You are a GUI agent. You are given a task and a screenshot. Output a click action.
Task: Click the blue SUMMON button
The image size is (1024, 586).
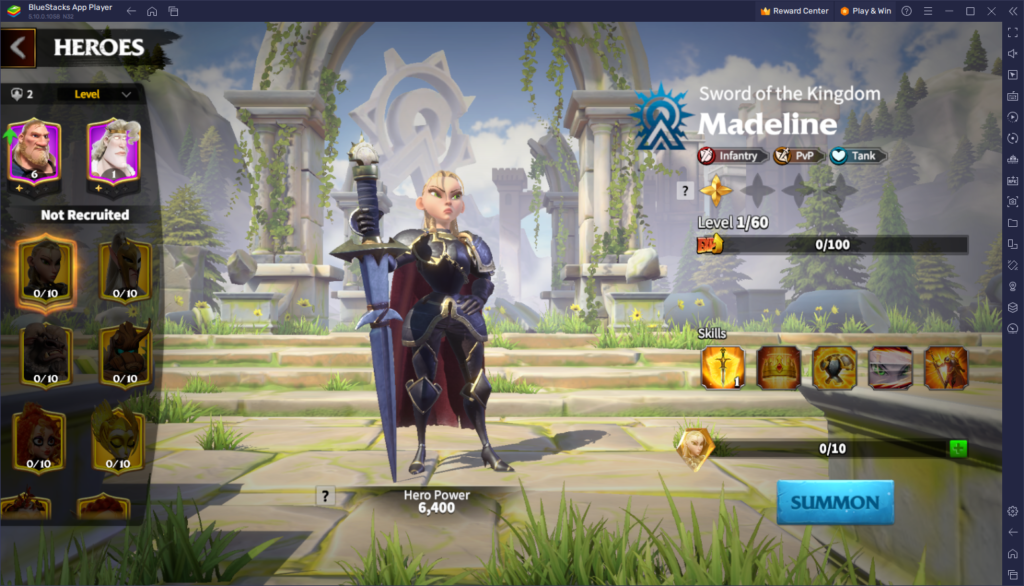[x=835, y=502]
